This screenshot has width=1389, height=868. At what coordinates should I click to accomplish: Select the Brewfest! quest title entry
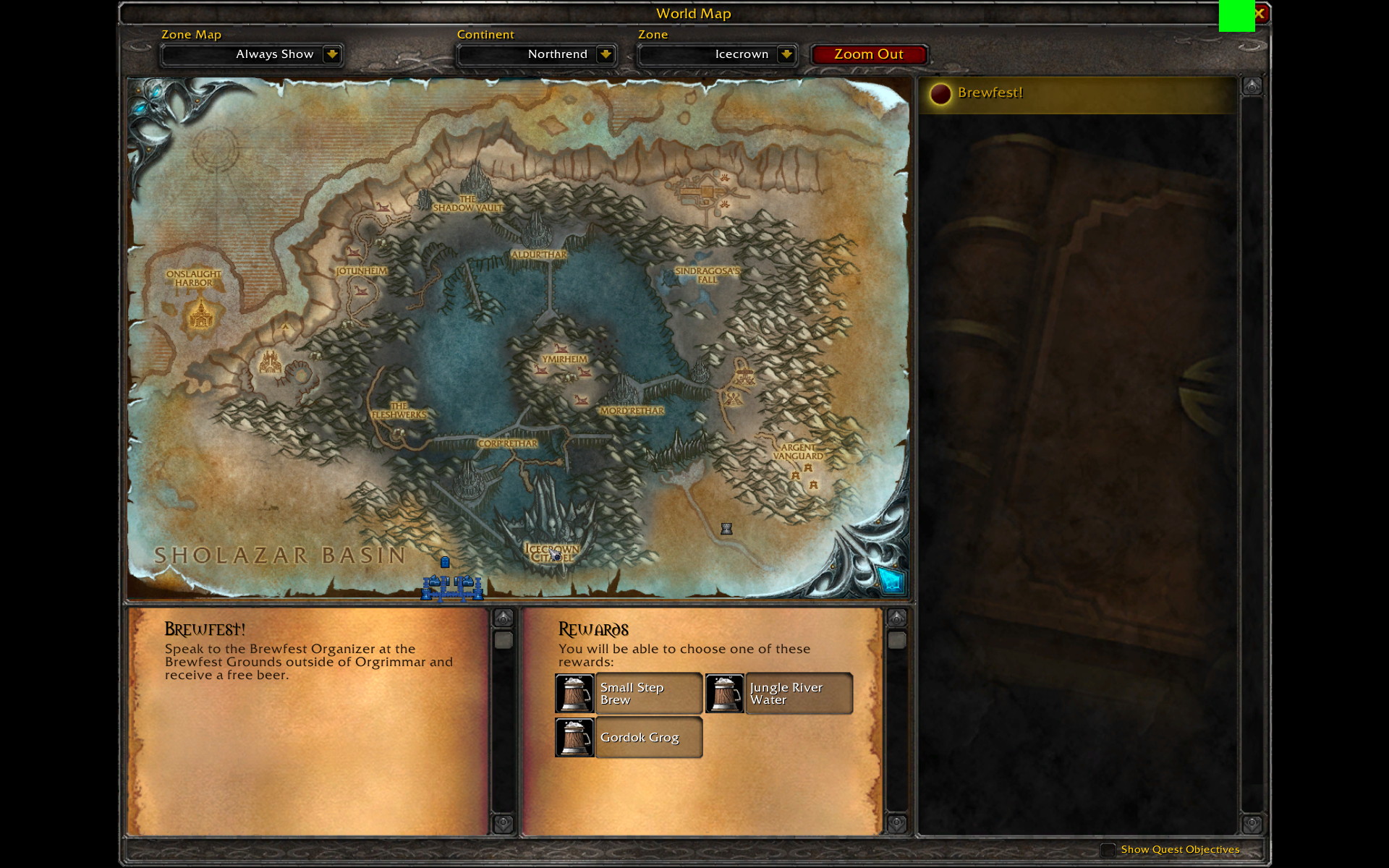pos(991,93)
